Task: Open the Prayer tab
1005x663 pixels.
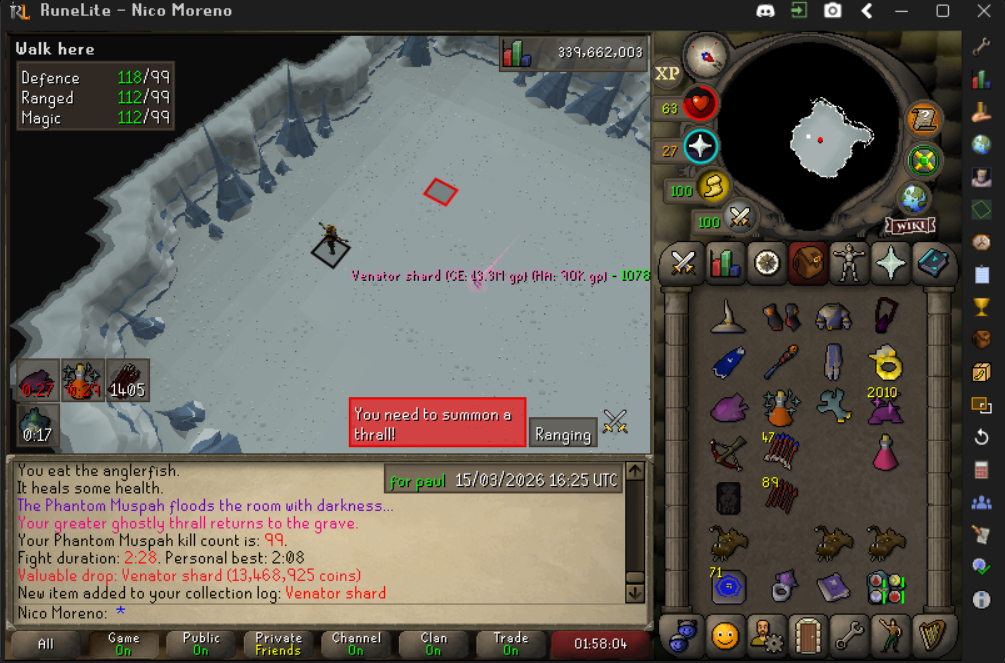Action: pyautogui.click(x=889, y=263)
